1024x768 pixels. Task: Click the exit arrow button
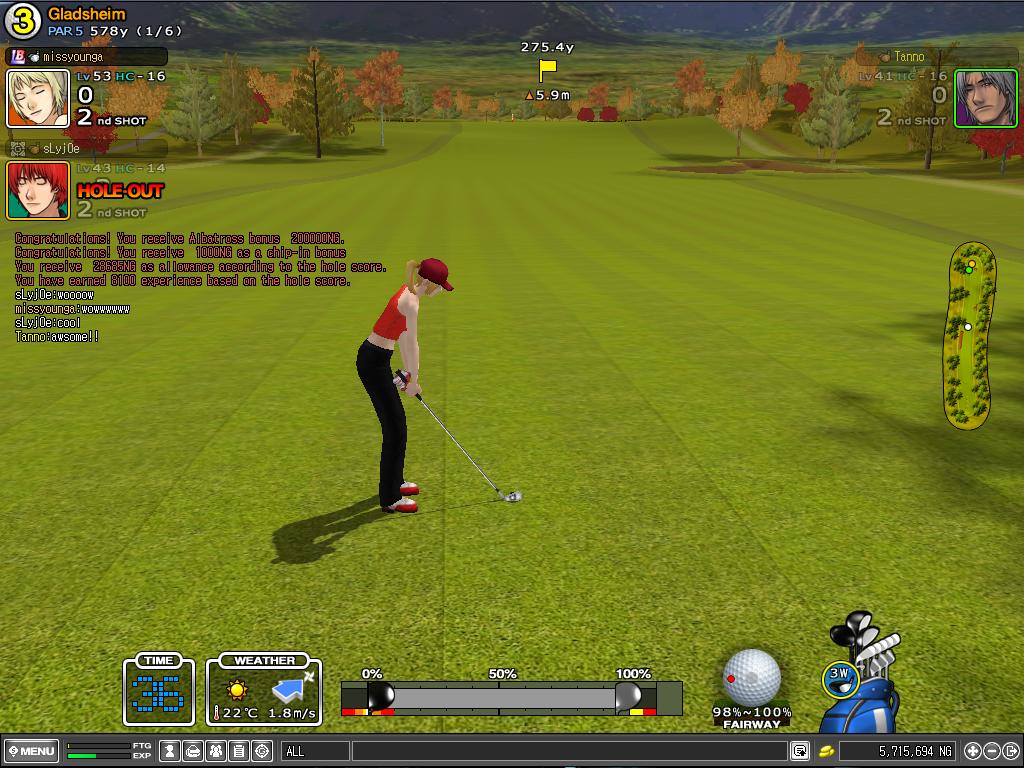(x=1010, y=751)
